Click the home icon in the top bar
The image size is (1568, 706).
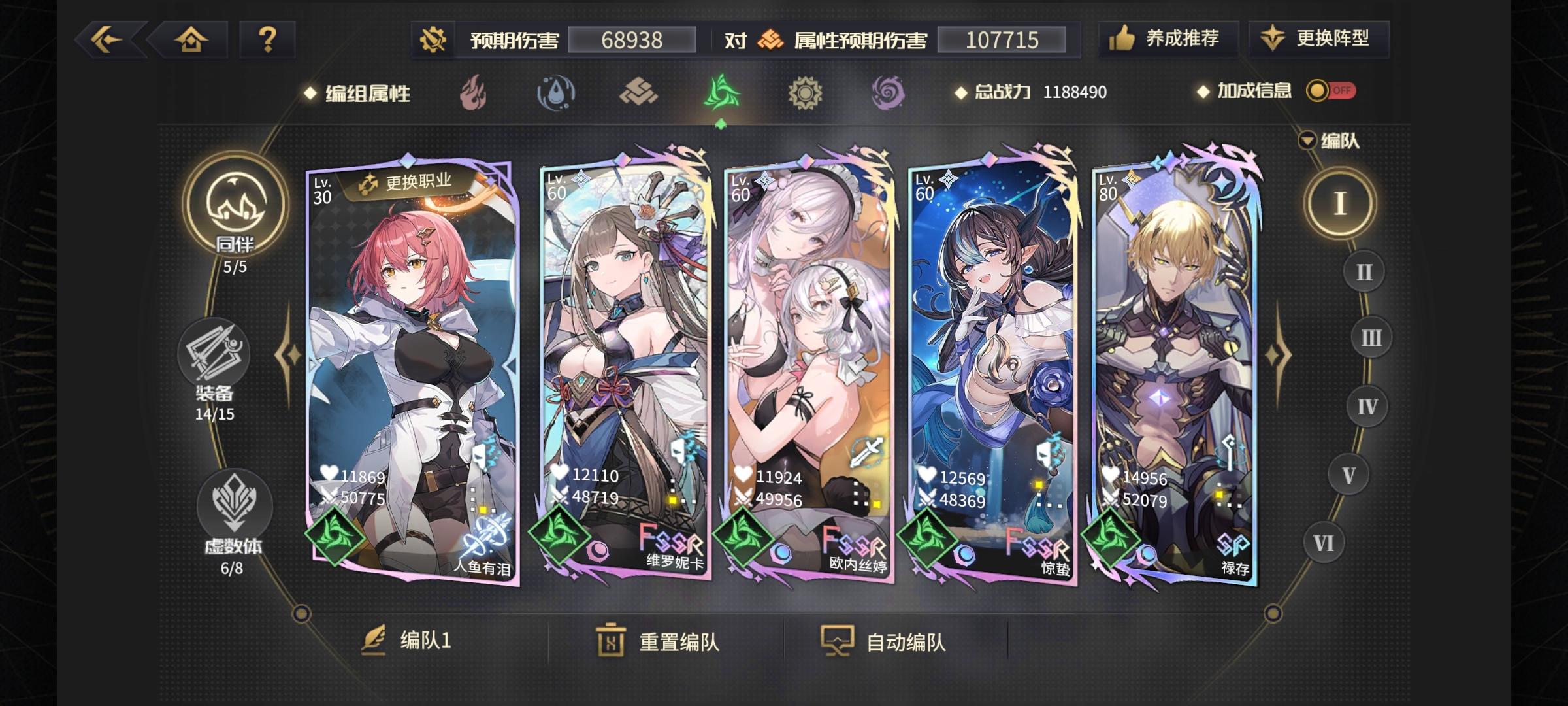[x=191, y=39]
